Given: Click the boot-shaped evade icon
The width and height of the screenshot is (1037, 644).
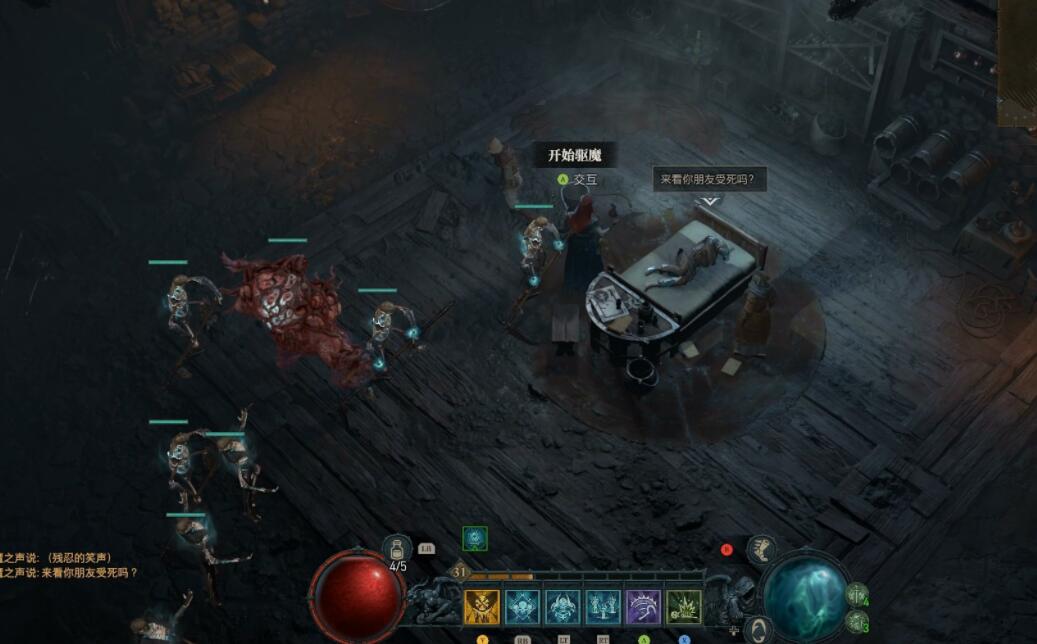Looking at the screenshot, I should point(761,549).
